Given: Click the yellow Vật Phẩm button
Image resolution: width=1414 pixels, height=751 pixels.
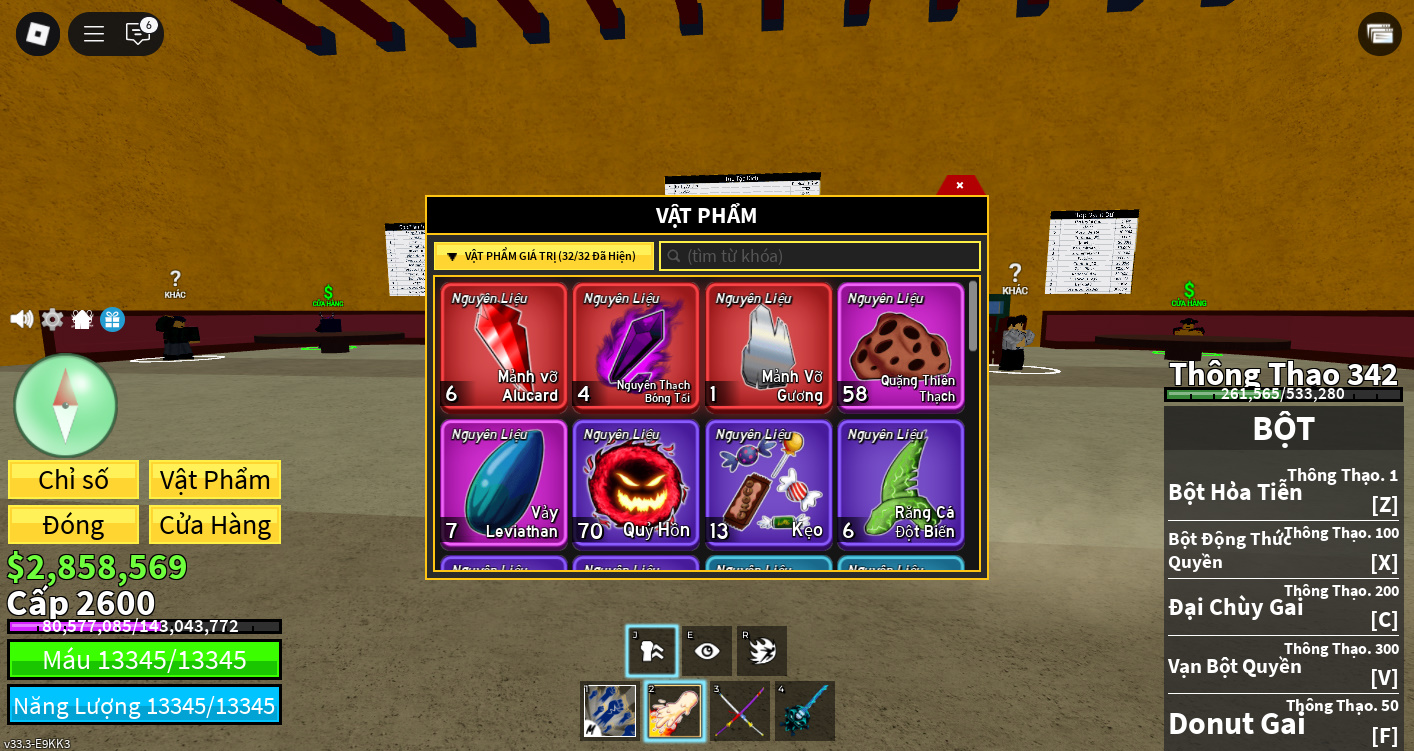Looking at the screenshot, I should pyautogui.click(x=215, y=480).
